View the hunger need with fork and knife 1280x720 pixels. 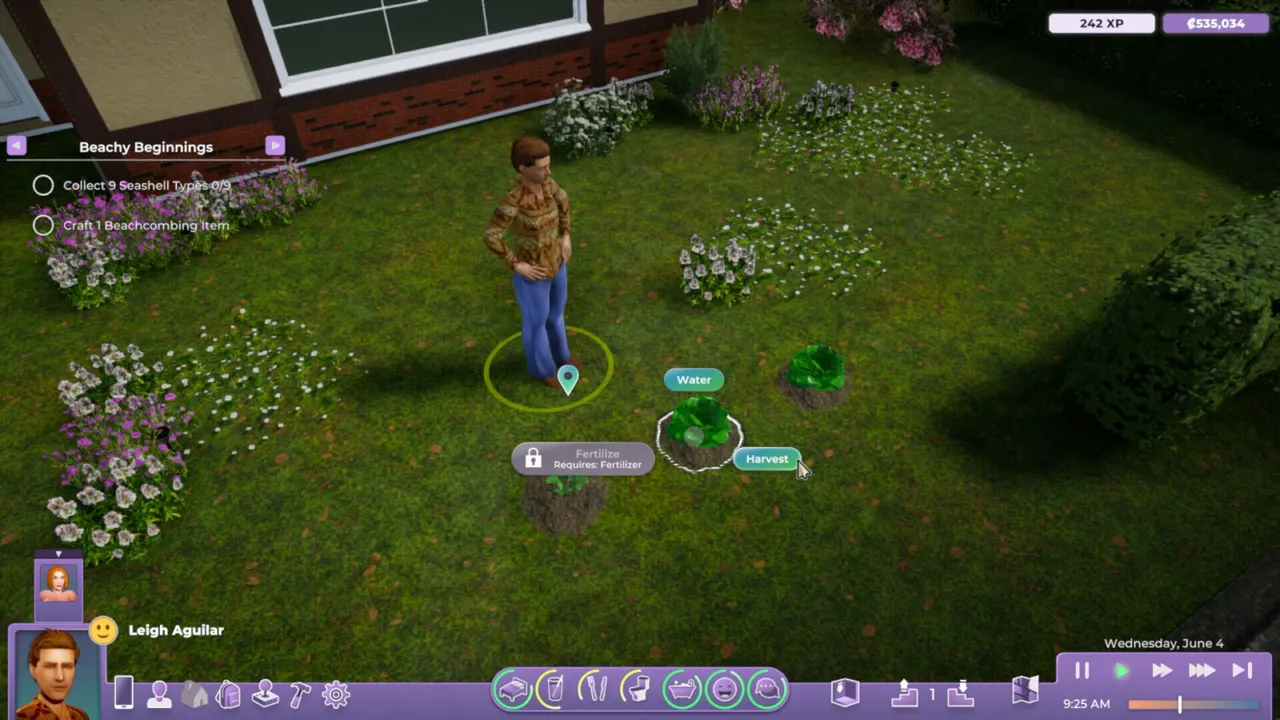pyautogui.click(x=597, y=688)
